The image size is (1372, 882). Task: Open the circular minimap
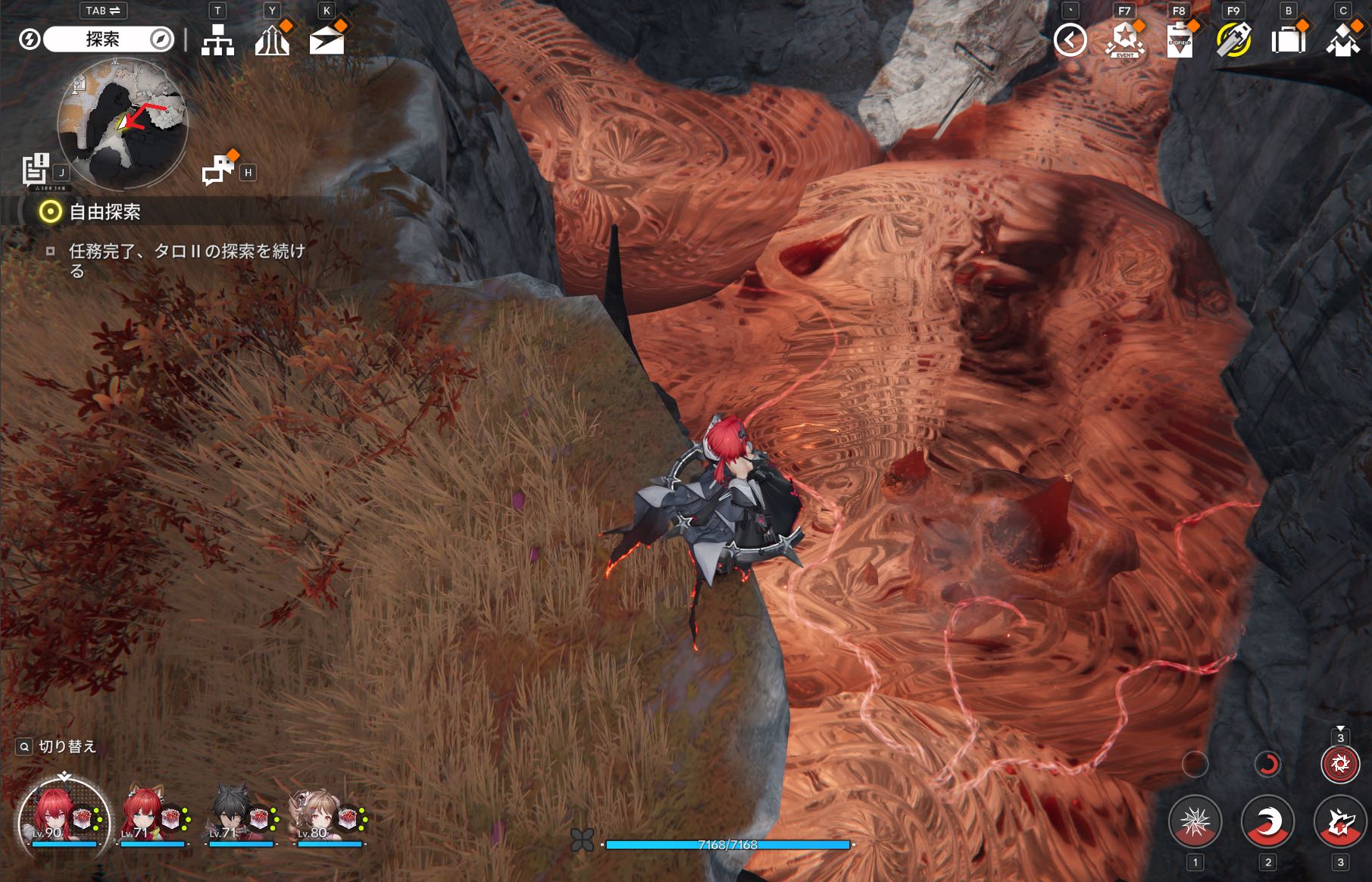tap(123, 124)
